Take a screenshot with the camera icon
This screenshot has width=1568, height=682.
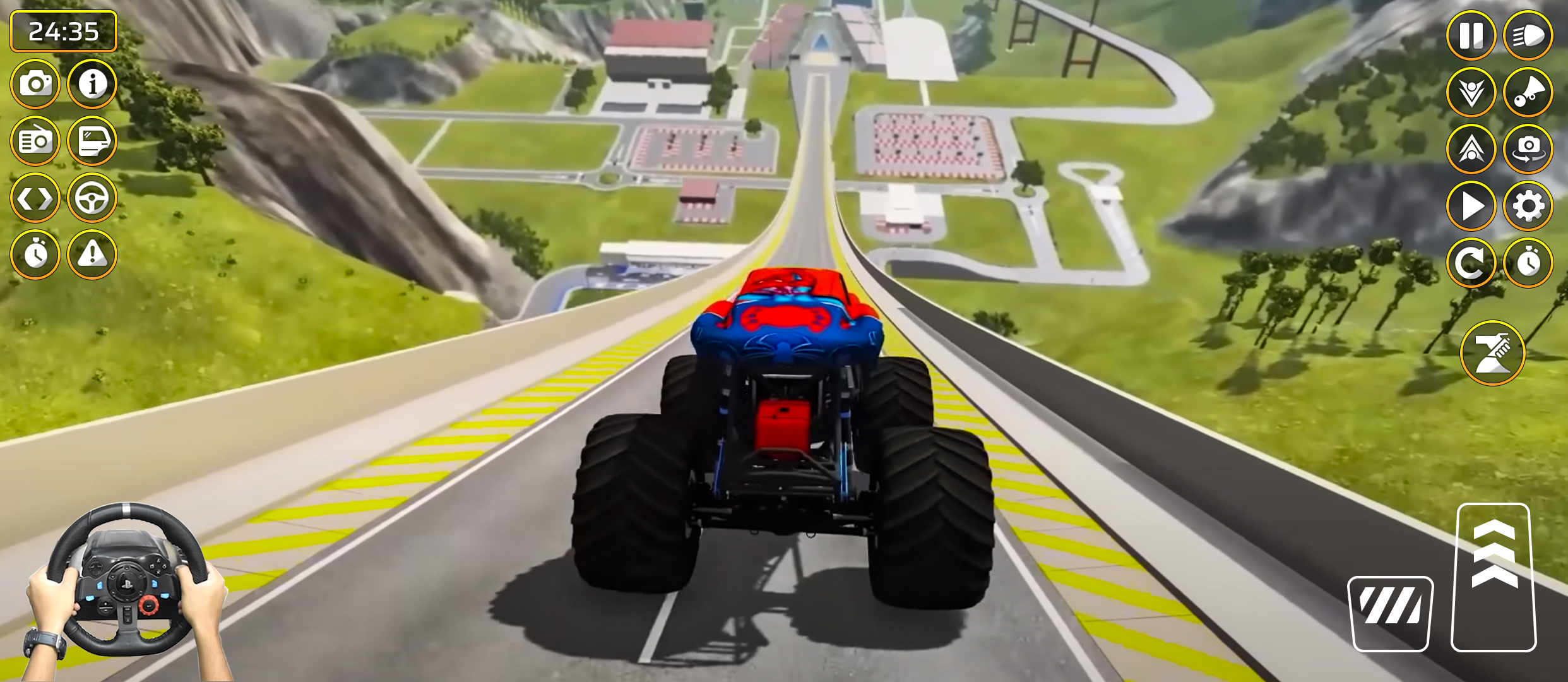(x=36, y=83)
